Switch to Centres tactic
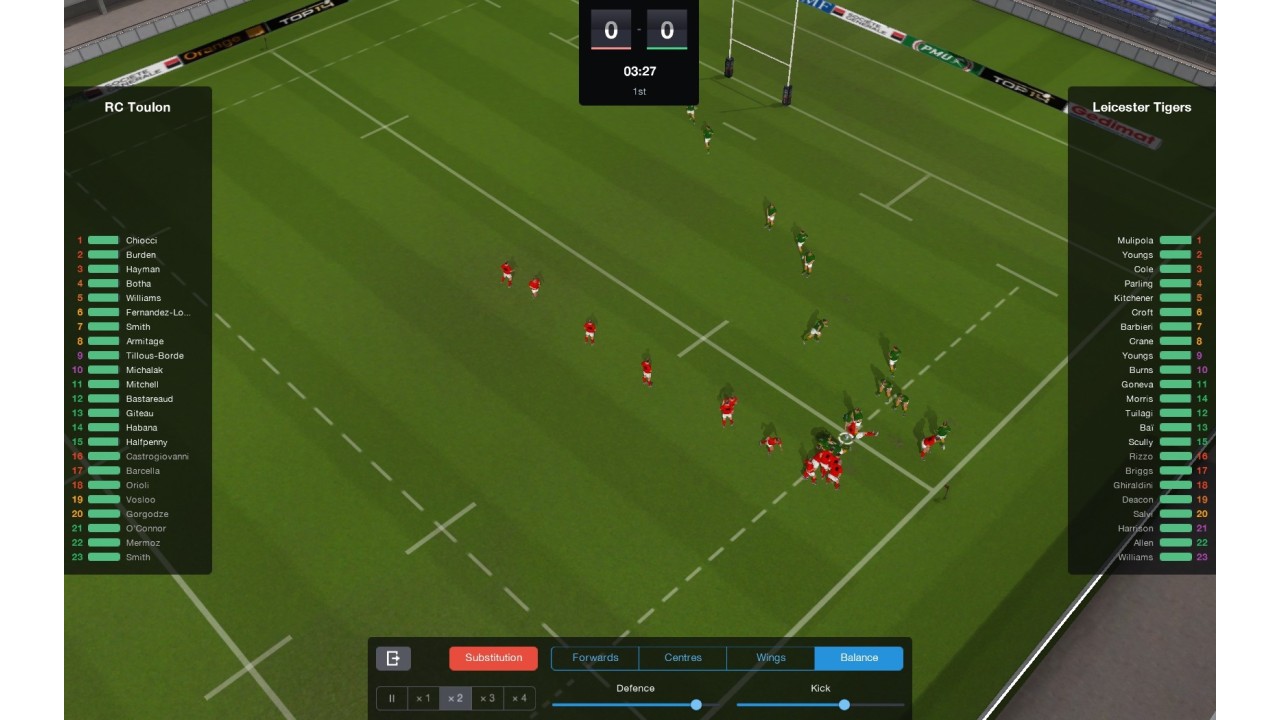Image resolution: width=1280 pixels, height=720 pixels. tap(683, 658)
